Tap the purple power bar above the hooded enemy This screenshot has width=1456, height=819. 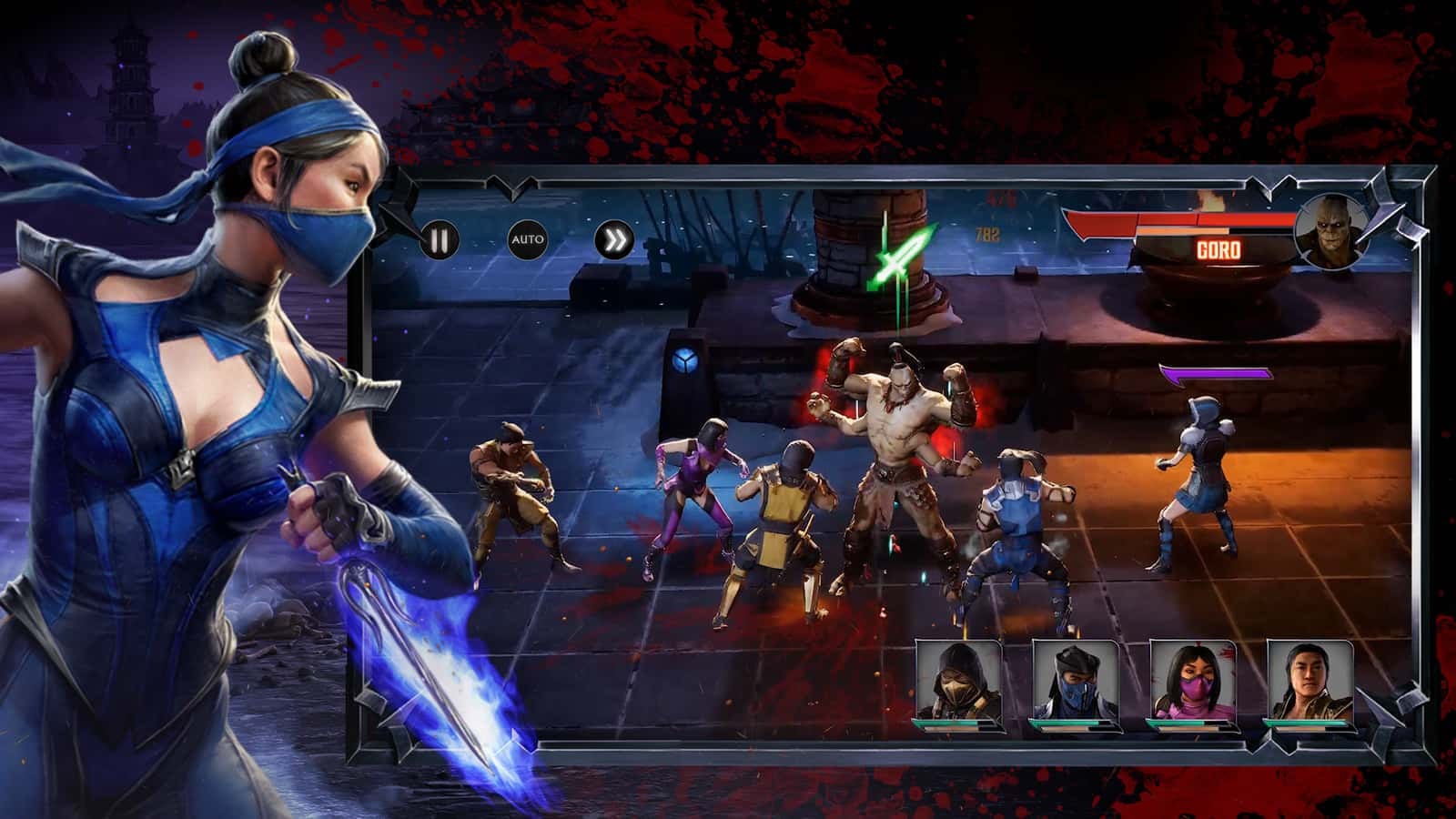1214,373
